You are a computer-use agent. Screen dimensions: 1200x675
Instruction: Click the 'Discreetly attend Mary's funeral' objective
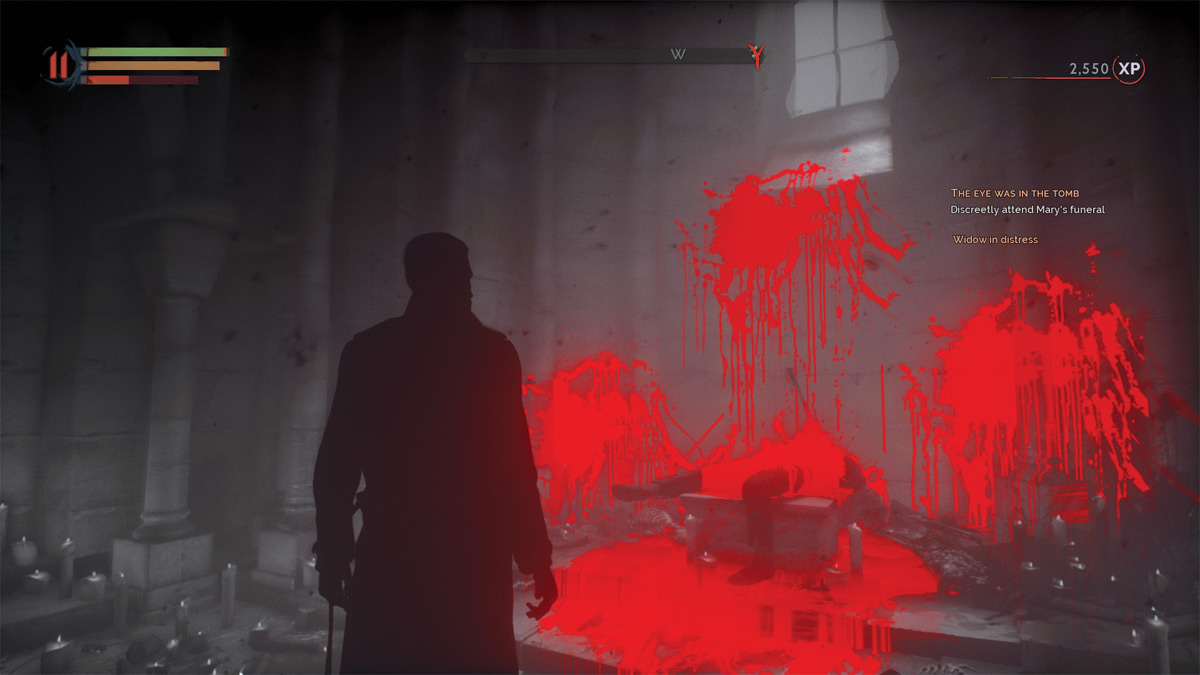point(1027,209)
